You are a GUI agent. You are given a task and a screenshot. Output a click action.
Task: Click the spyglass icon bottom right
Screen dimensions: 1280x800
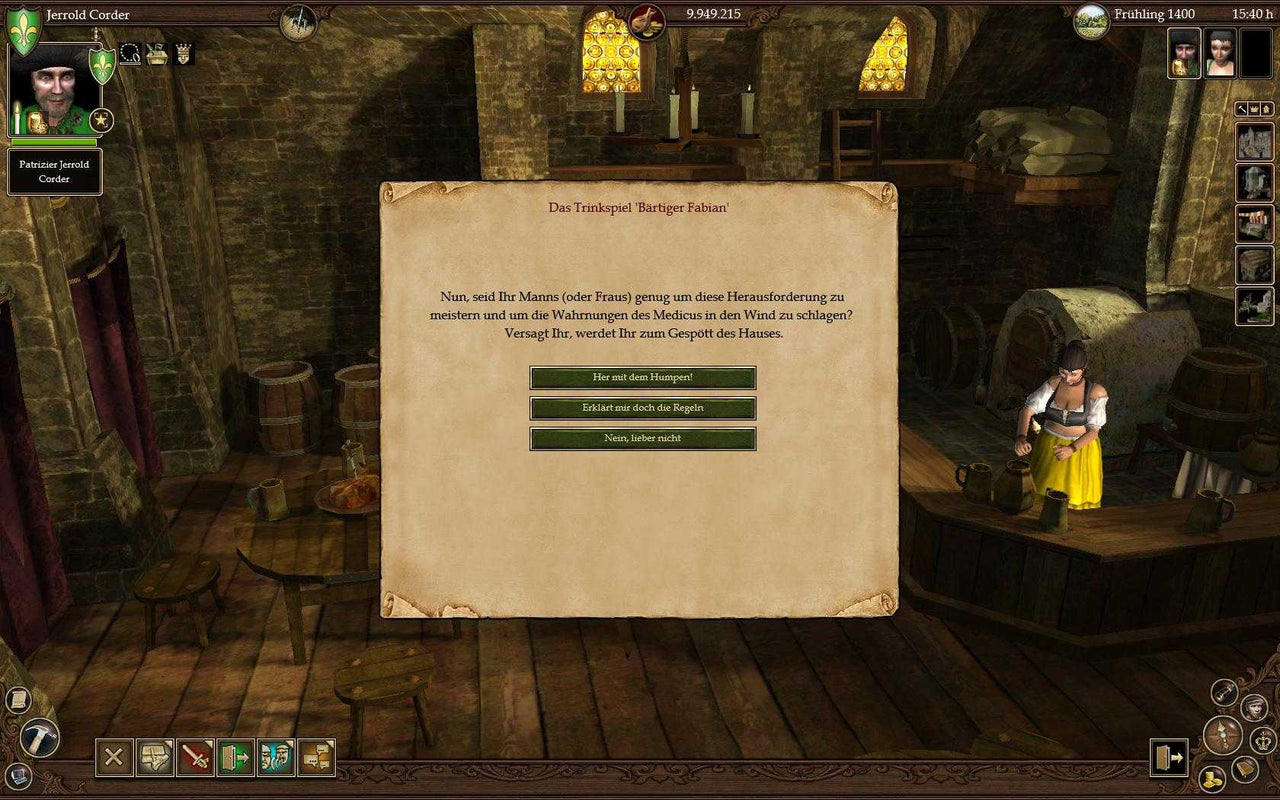tap(1224, 691)
